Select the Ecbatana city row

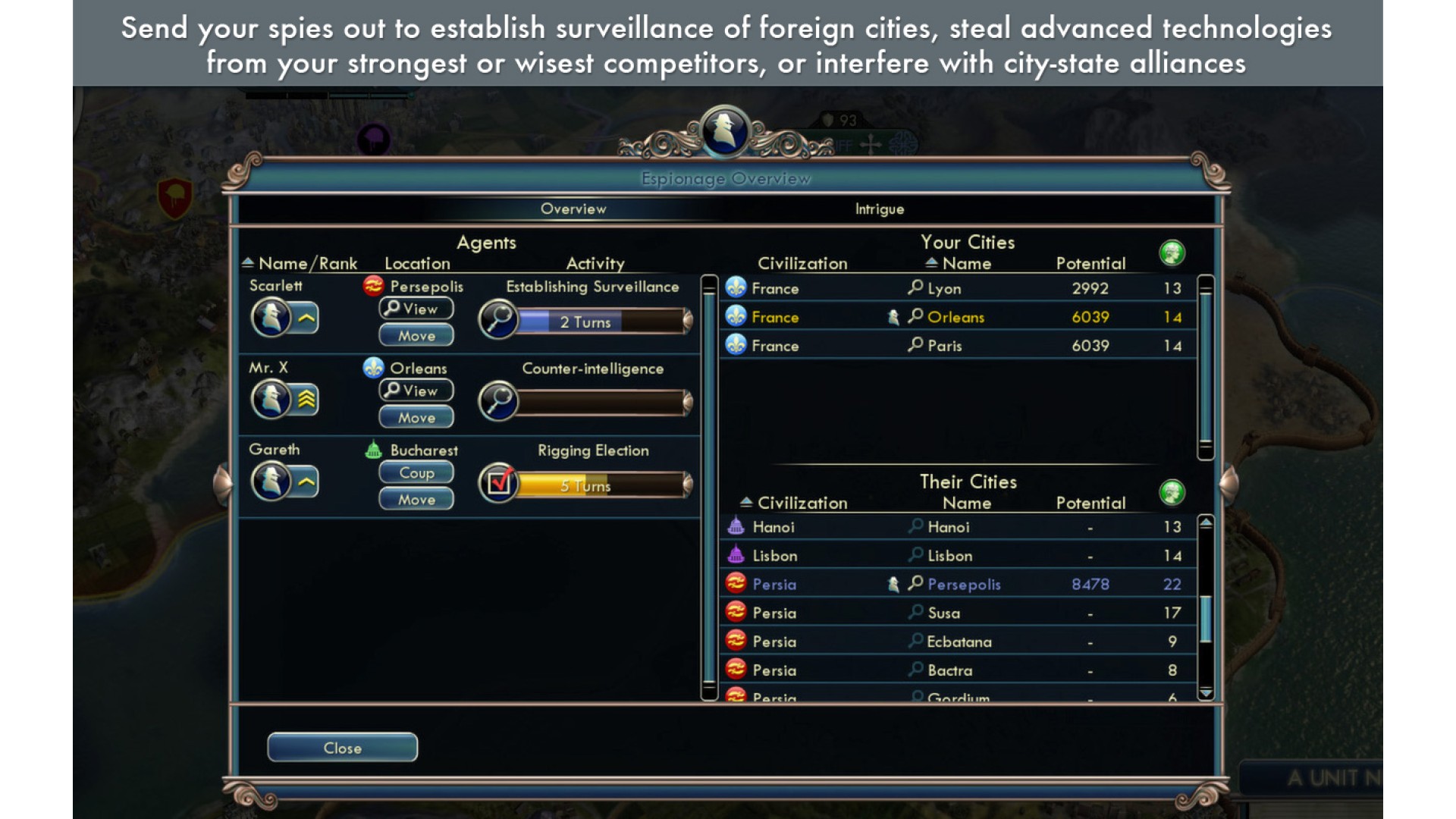coord(957,642)
